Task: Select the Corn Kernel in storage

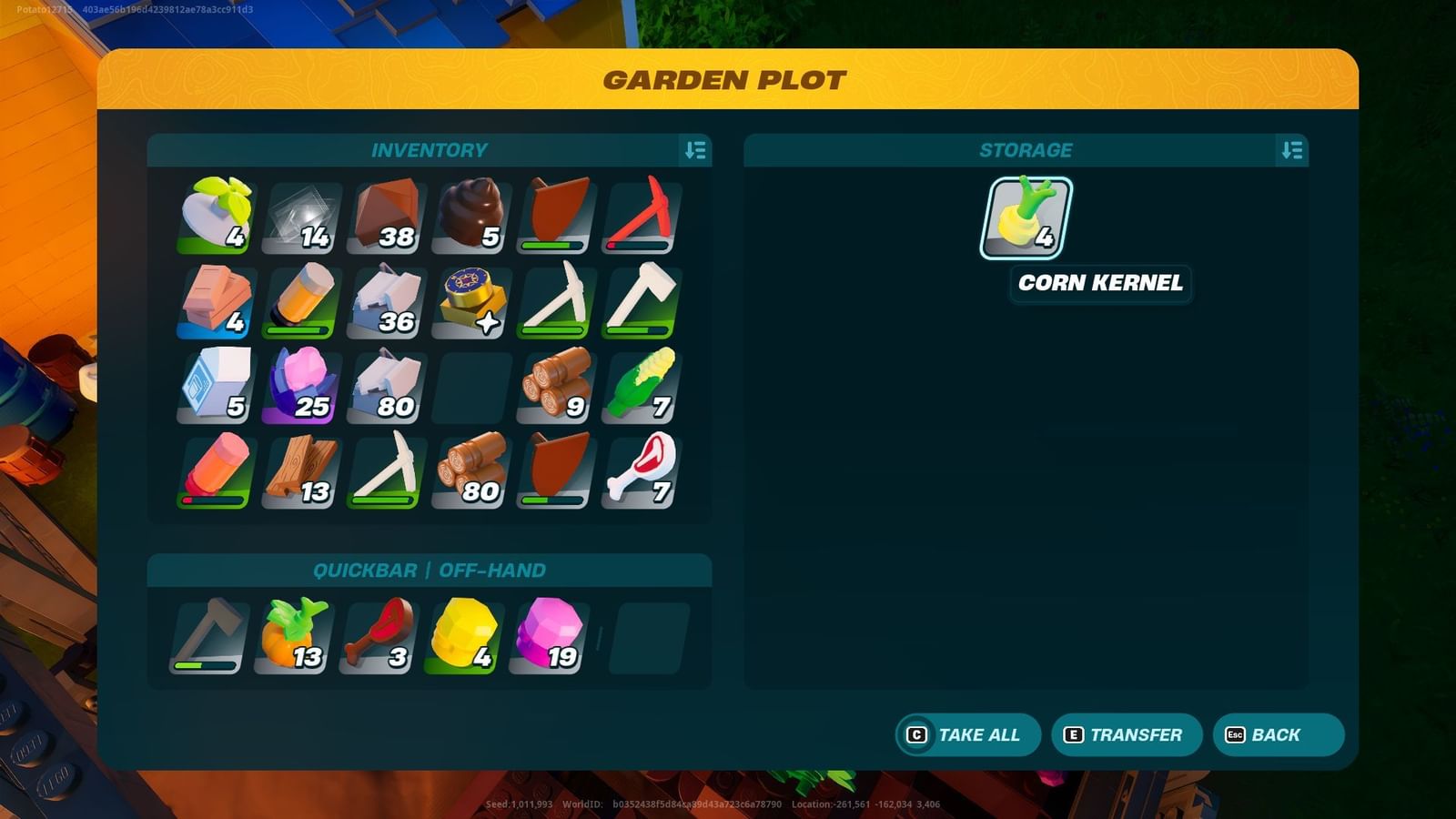Action: coord(1028,218)
